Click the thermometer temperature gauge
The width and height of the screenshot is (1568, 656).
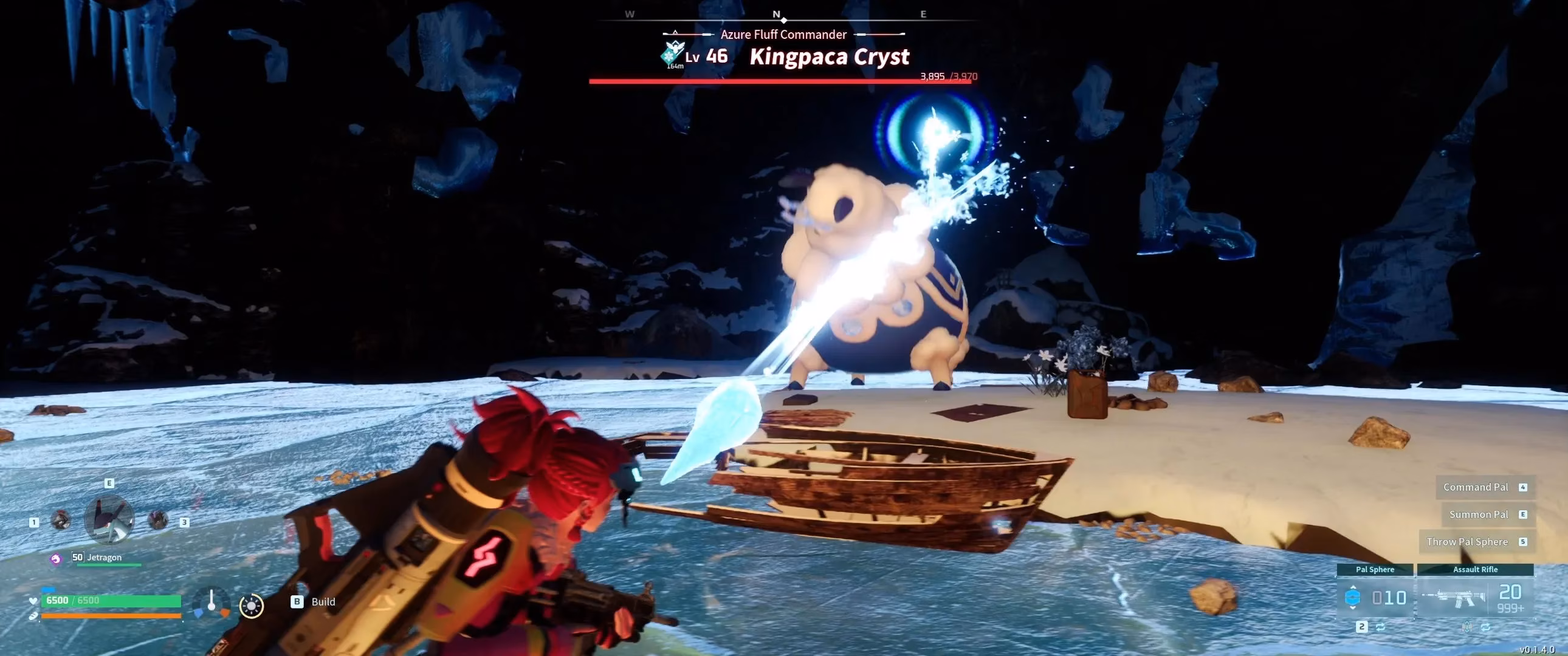click(213, 603)
